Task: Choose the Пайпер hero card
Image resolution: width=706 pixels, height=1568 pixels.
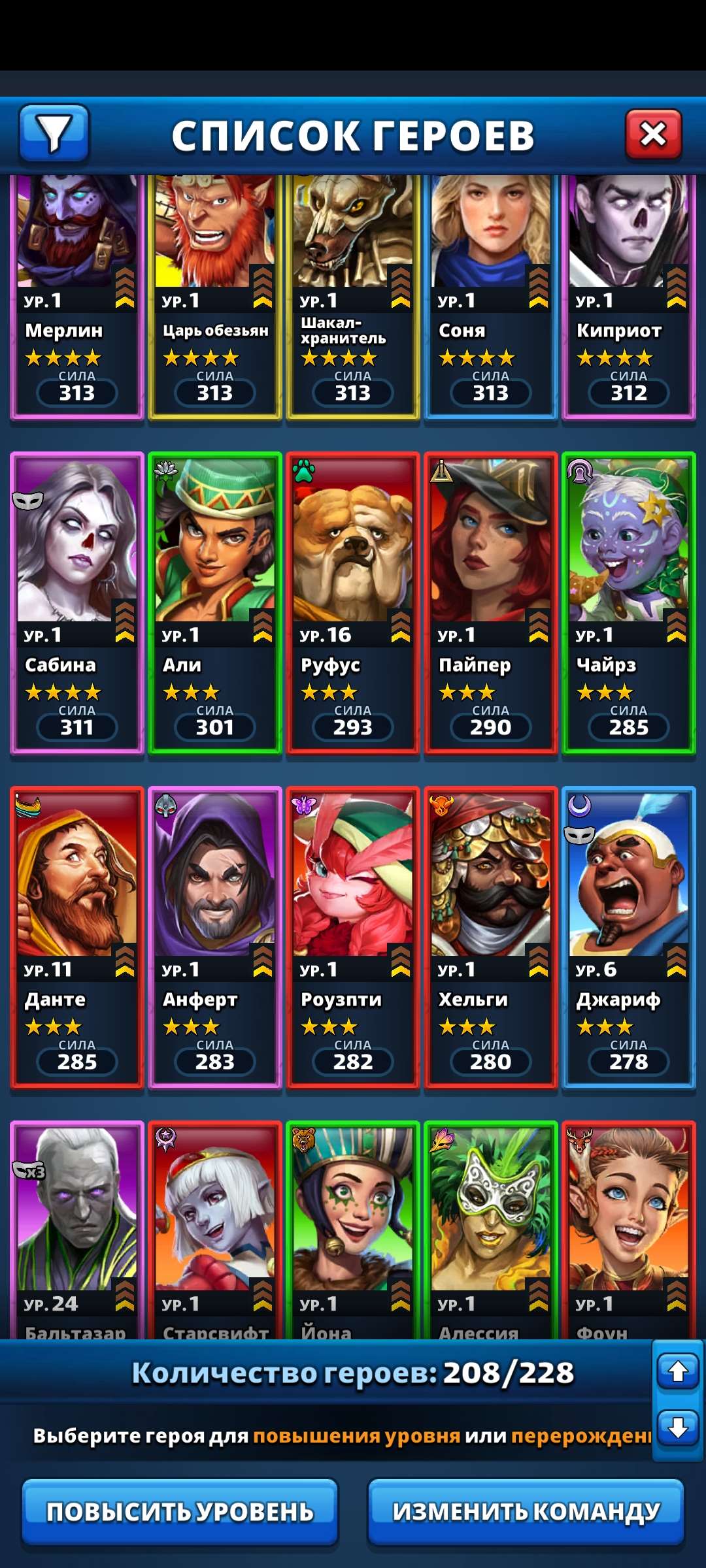Action: 491,602
